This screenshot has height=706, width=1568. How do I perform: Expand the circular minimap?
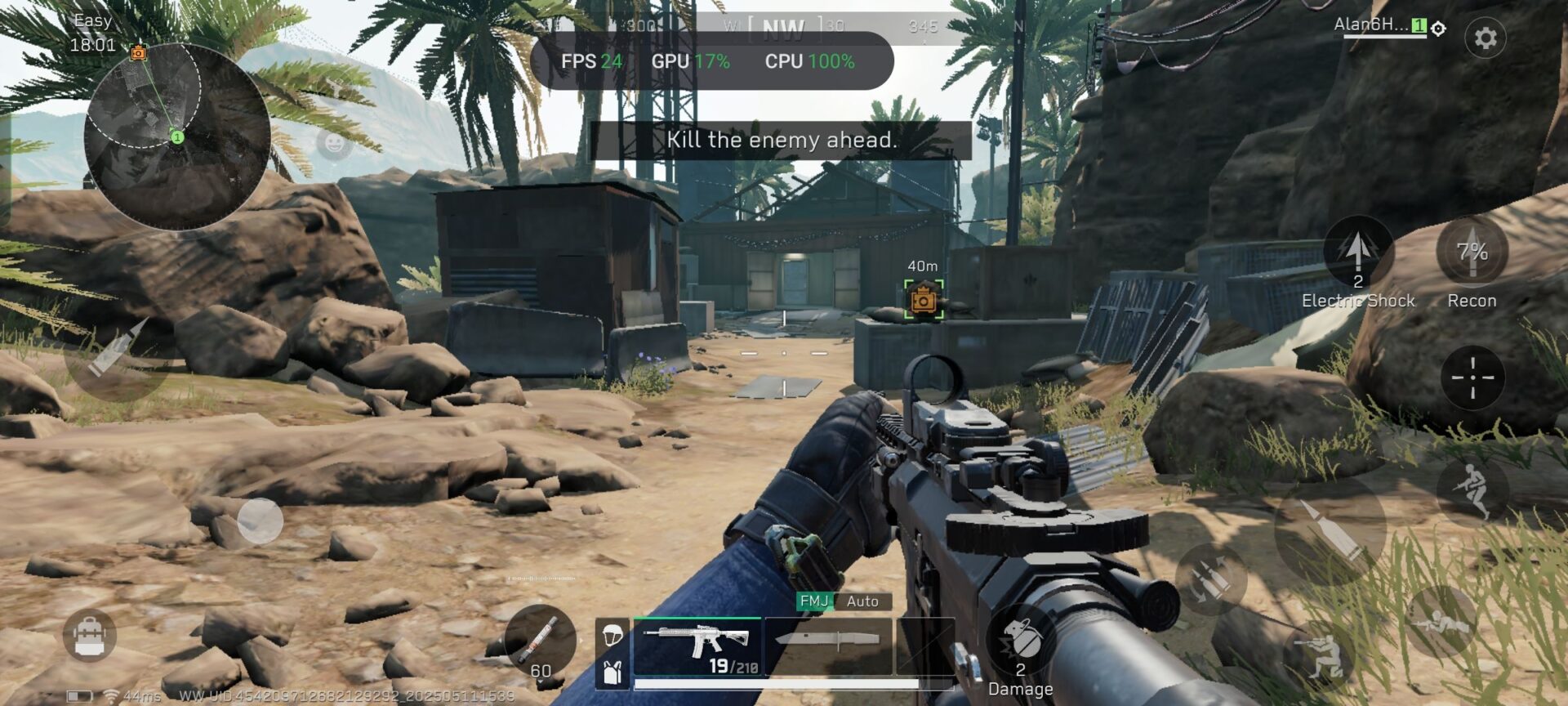coord(177,136)
